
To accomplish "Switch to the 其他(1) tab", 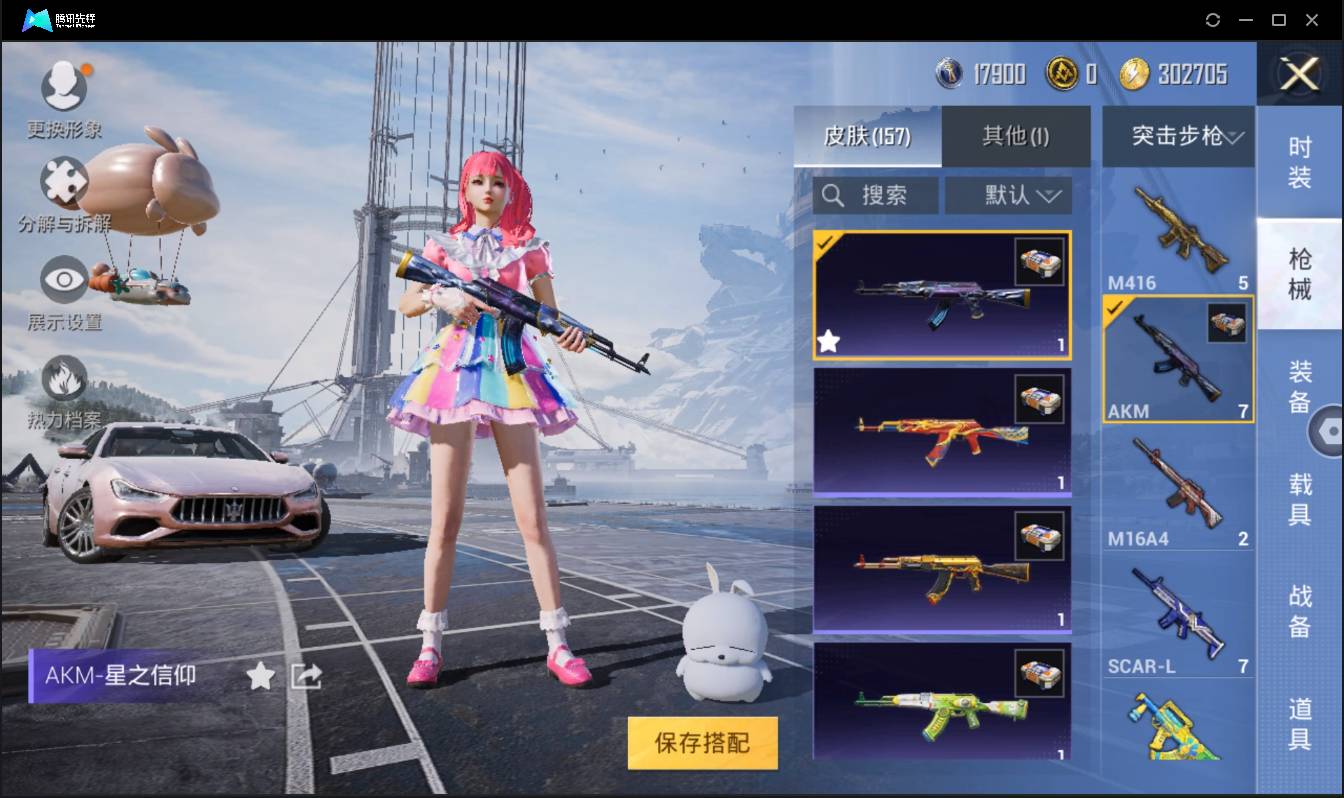I will click(1016, 136).
